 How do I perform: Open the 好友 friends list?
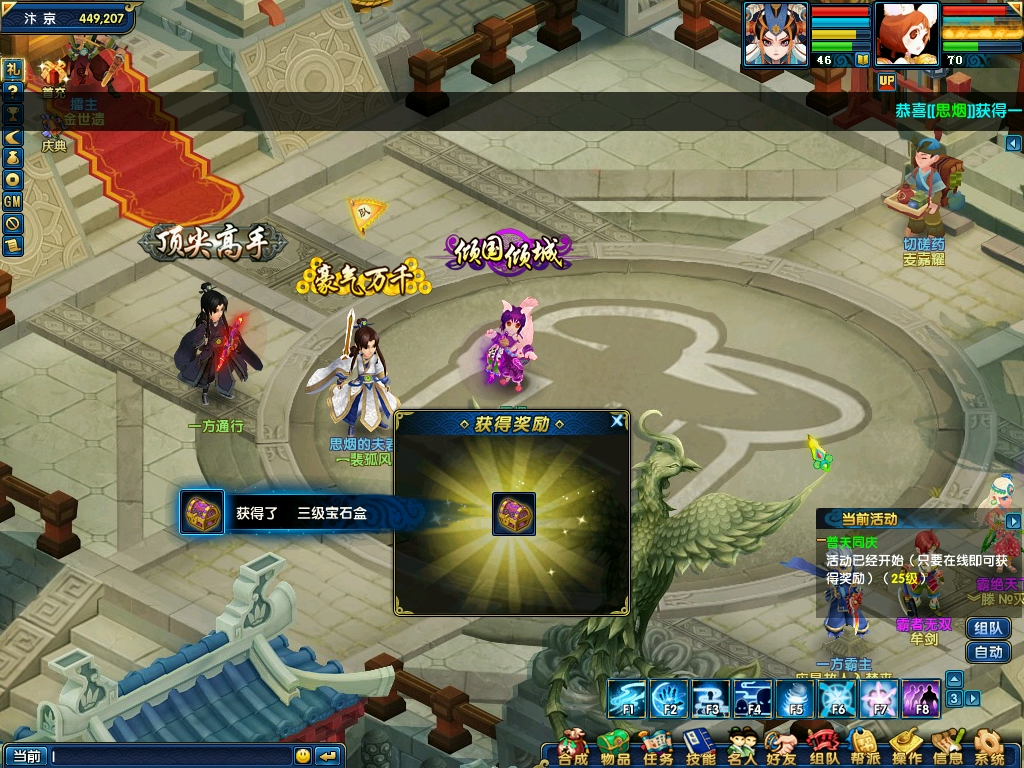point(782,748)
